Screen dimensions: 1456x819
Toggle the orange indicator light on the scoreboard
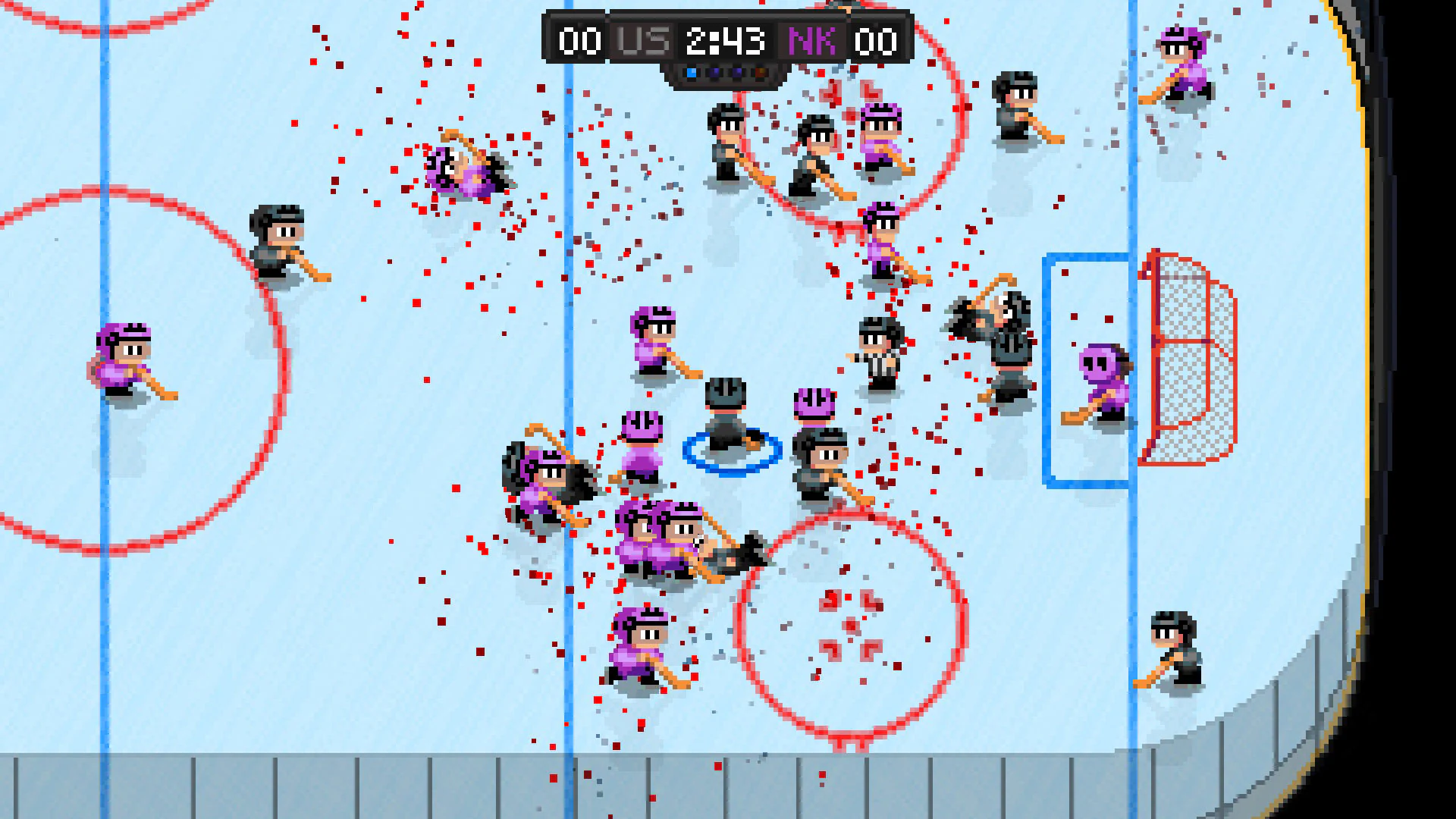click(759, 74)
